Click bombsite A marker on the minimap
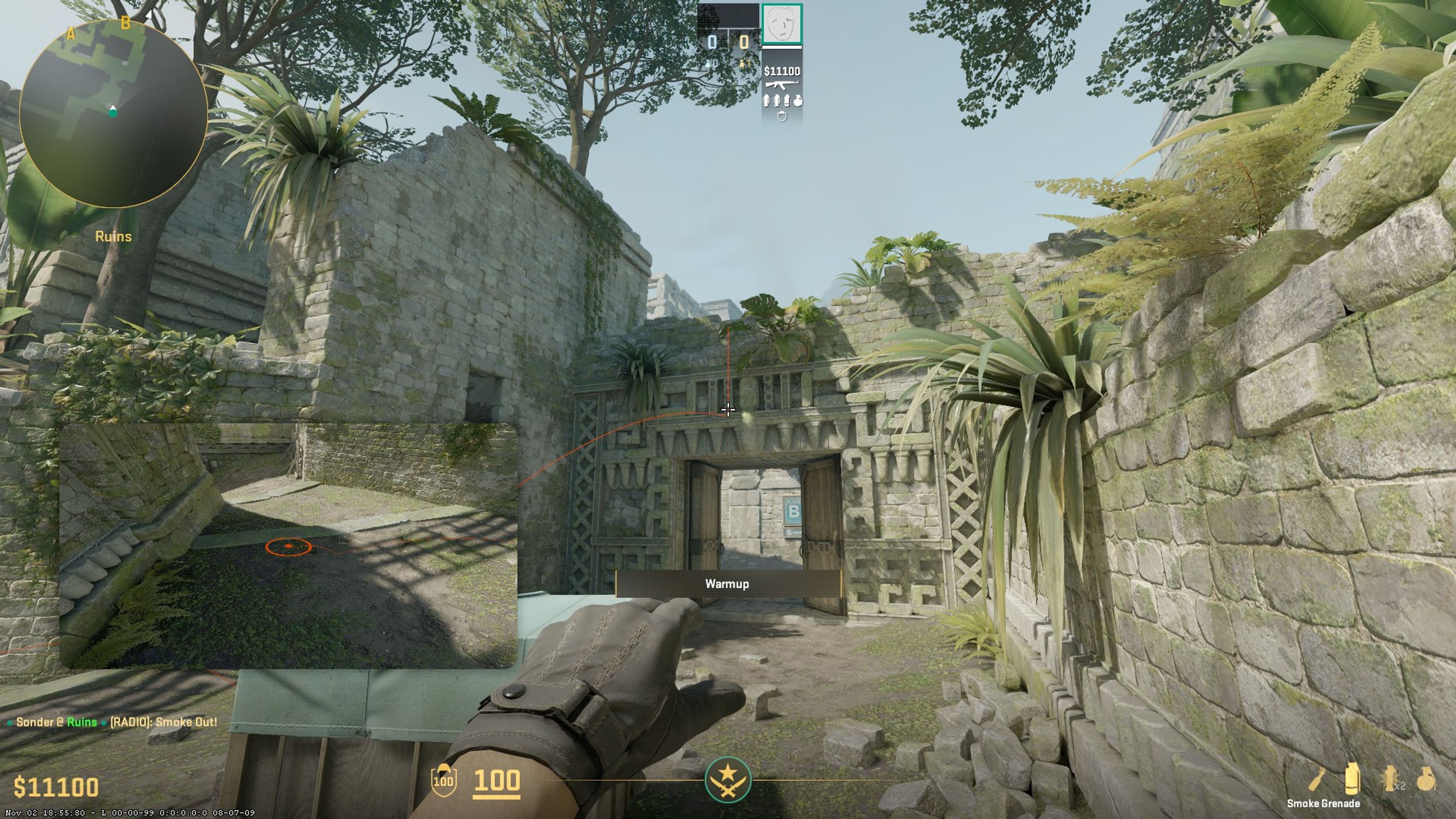The width and height of the screenshot is (1456, 819). point(71,34)
